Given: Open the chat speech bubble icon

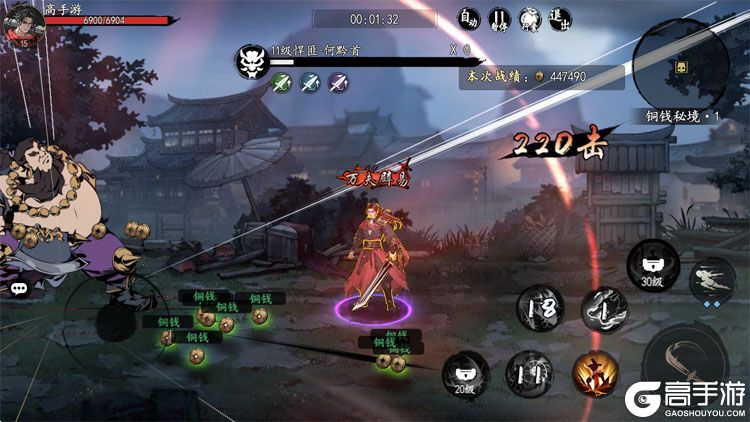Looking at the screenshot, I should pos(20,288).
